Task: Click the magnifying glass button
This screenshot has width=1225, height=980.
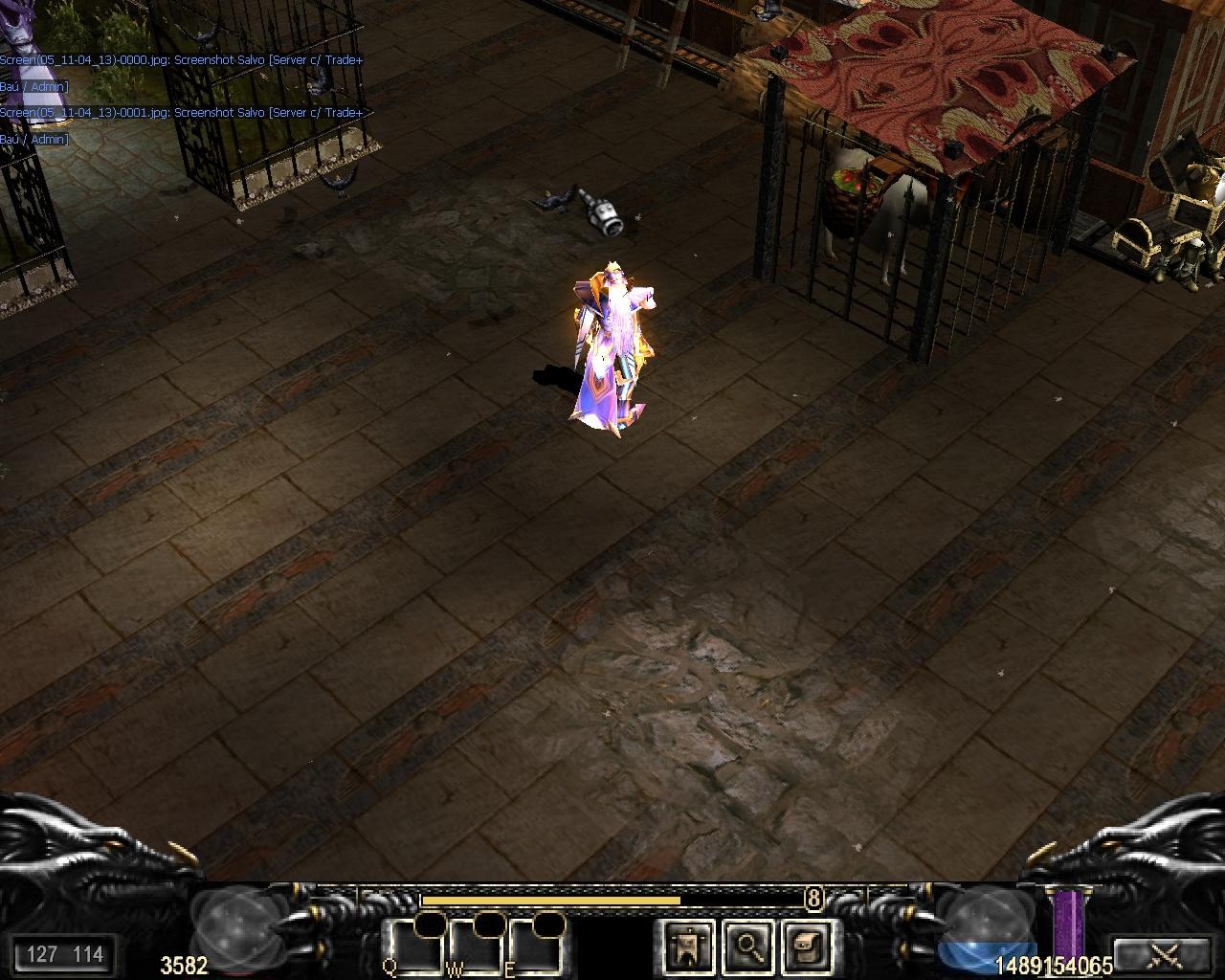Action: 747,947
